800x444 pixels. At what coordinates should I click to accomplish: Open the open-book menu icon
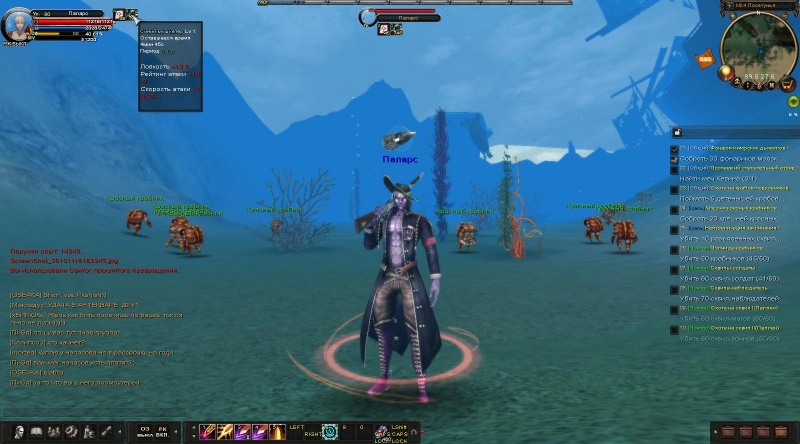36,432
